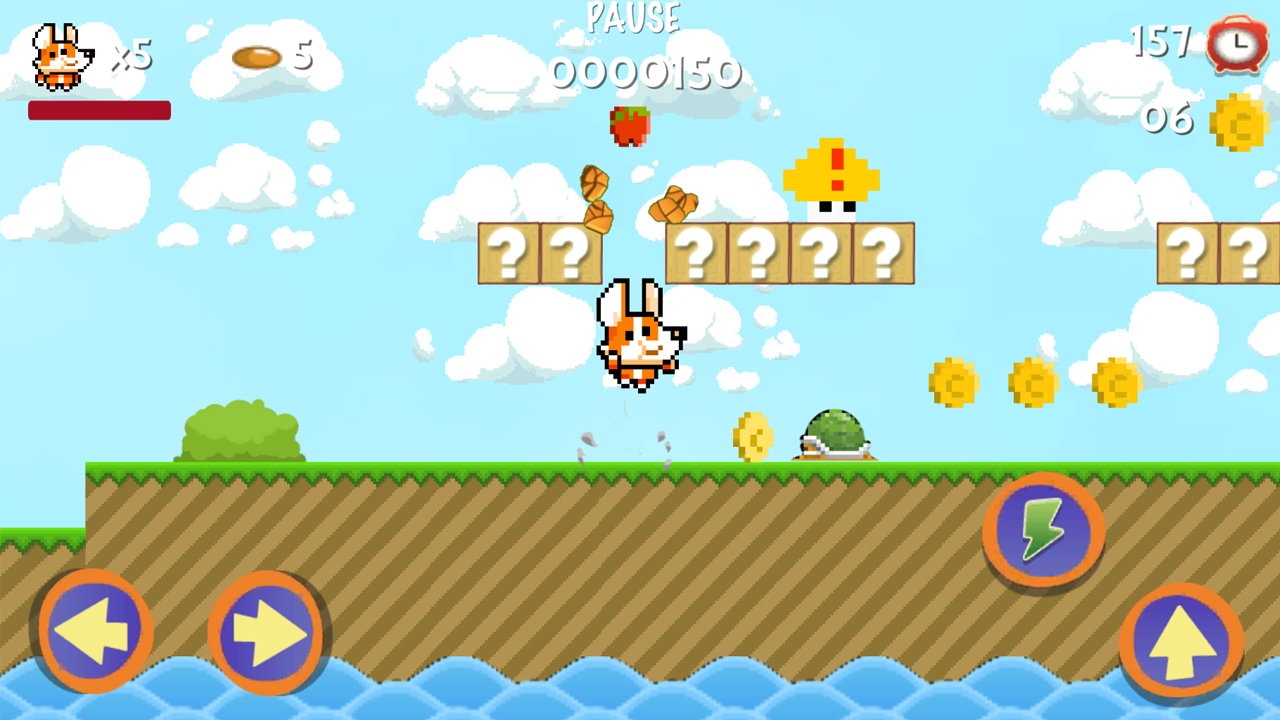This screenshot has height=720, width=1280.
Task: Tap the corgi lives icon showing x5
Action: point(58,57)
